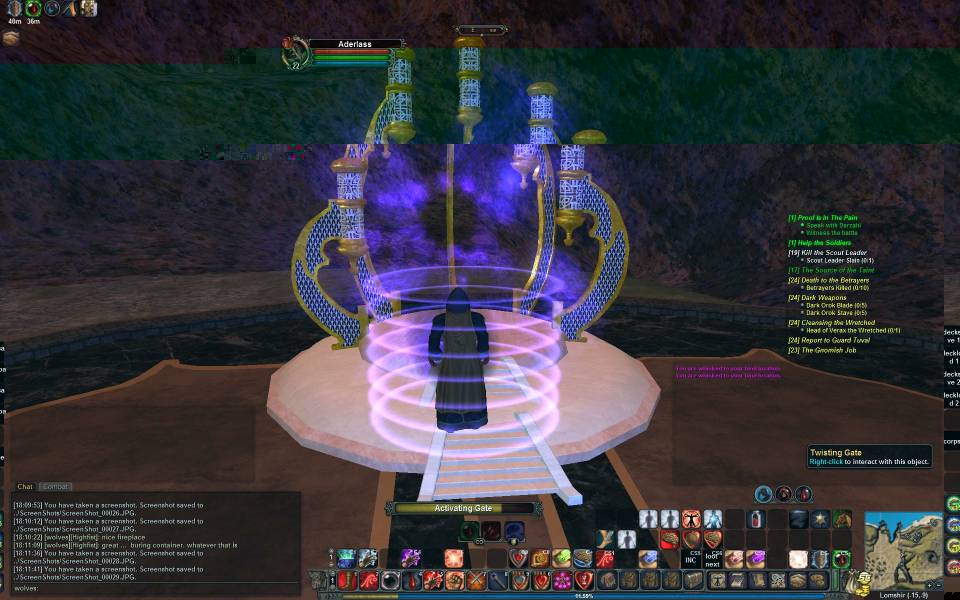Switch to the Combat tab

point(55,487)
